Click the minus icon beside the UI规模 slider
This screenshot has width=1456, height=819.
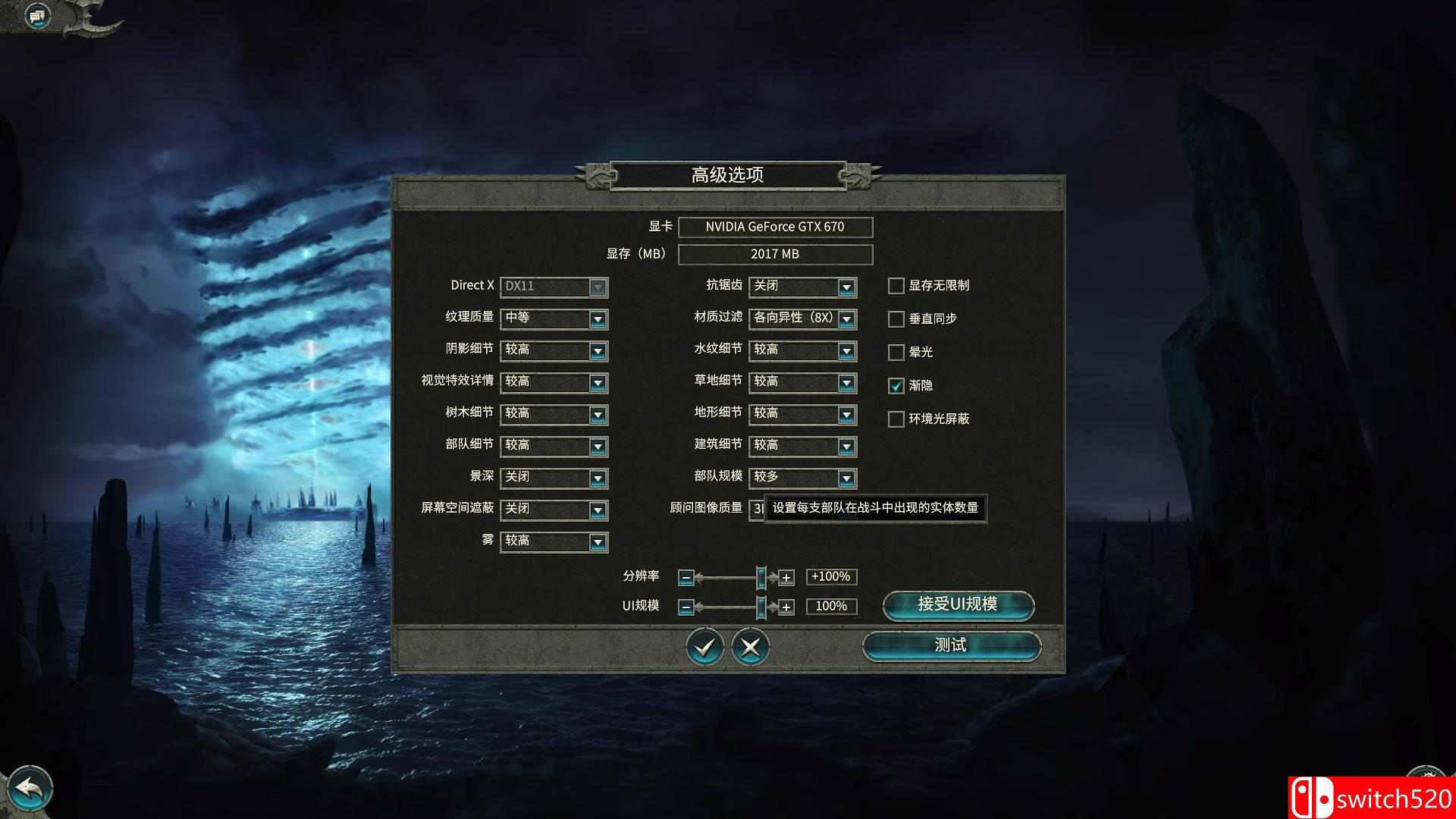pyautogui.click(x=686, y=607)
